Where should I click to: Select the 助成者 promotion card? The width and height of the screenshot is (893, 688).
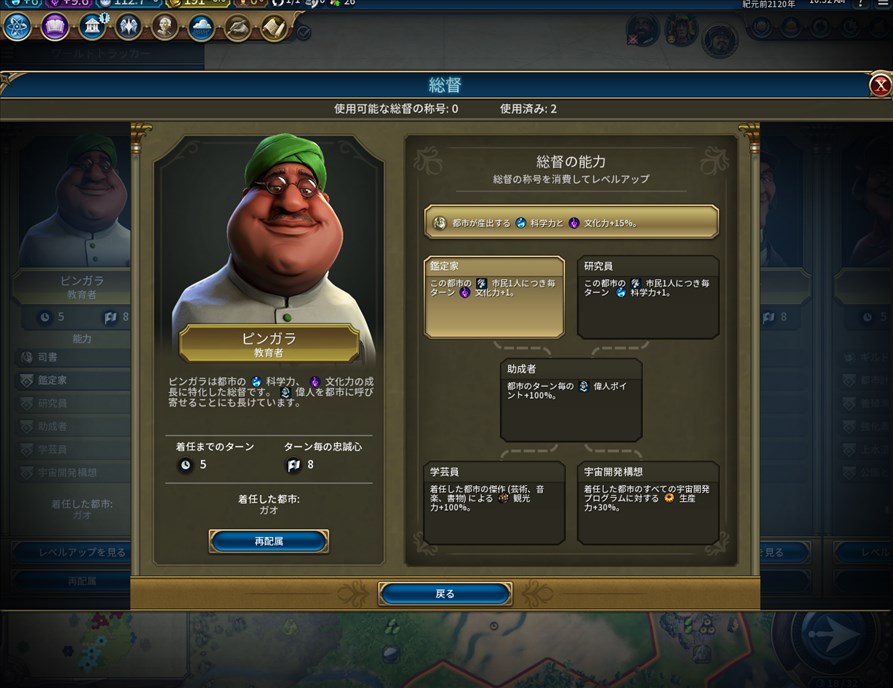pos(571,400)
